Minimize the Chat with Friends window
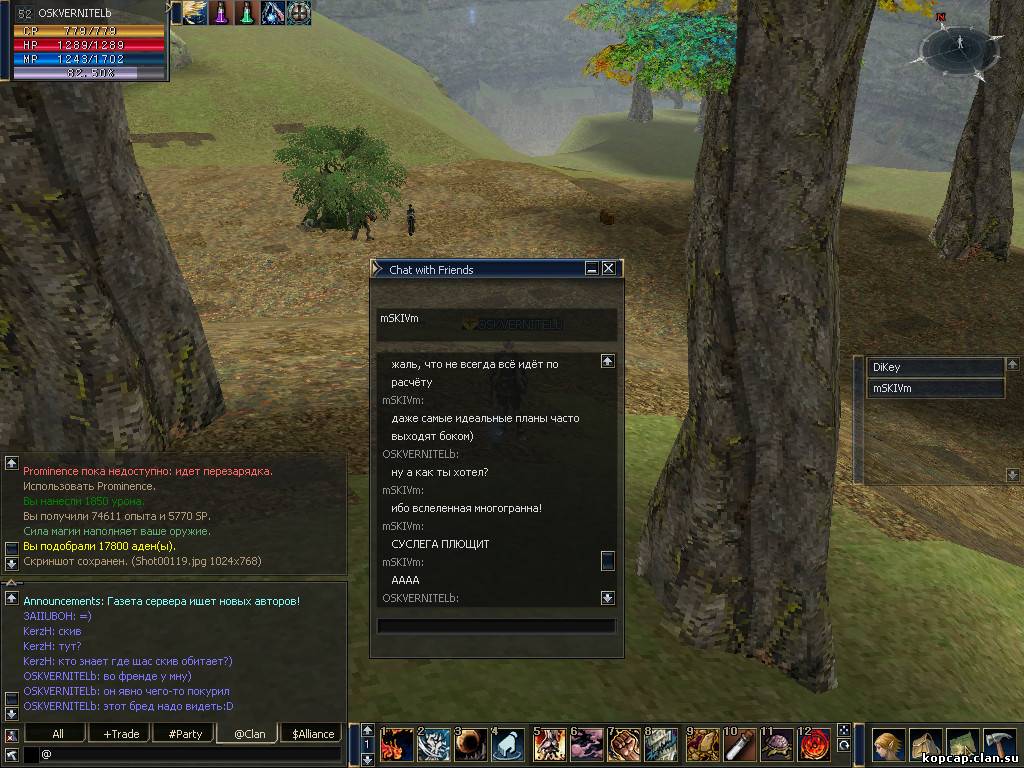Screen dimensions: 1024x768 (592, 269)
